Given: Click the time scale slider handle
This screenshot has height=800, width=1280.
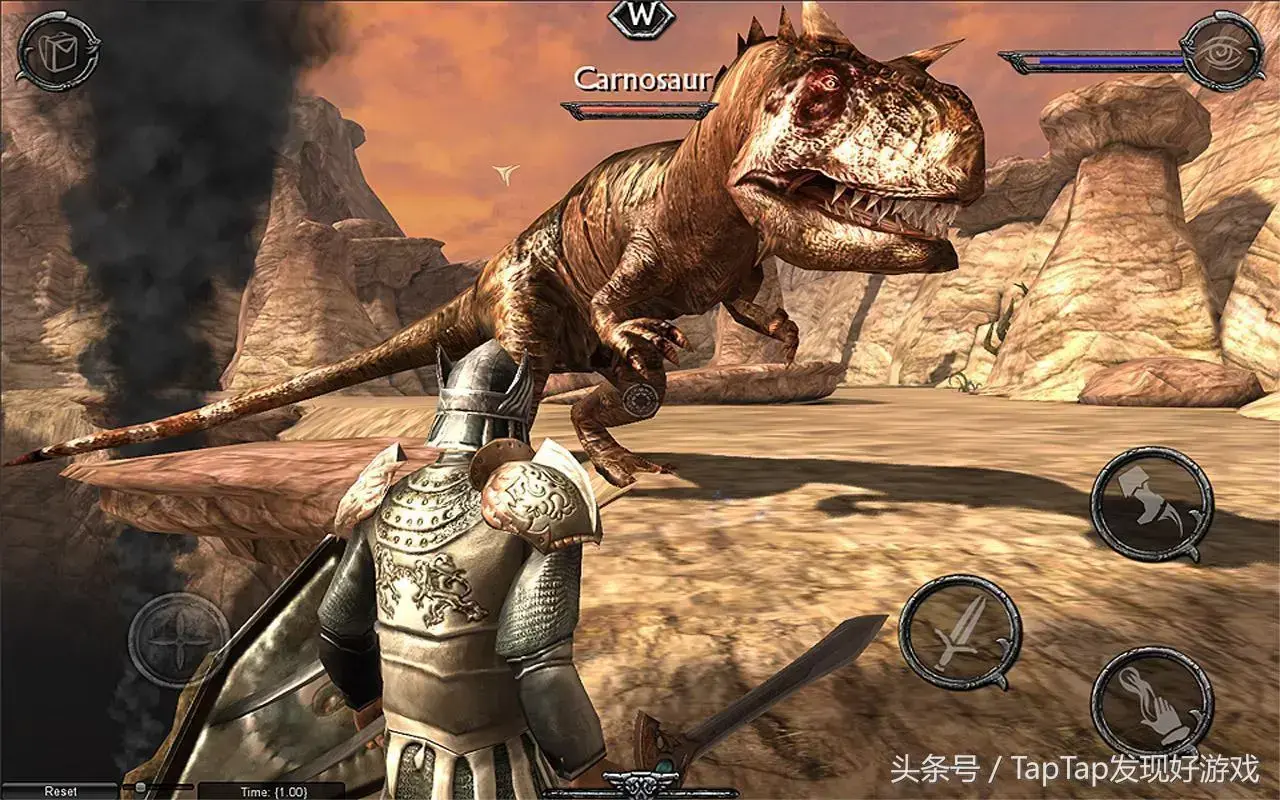Looking at the screenshot, I should (x=141, y=788).
